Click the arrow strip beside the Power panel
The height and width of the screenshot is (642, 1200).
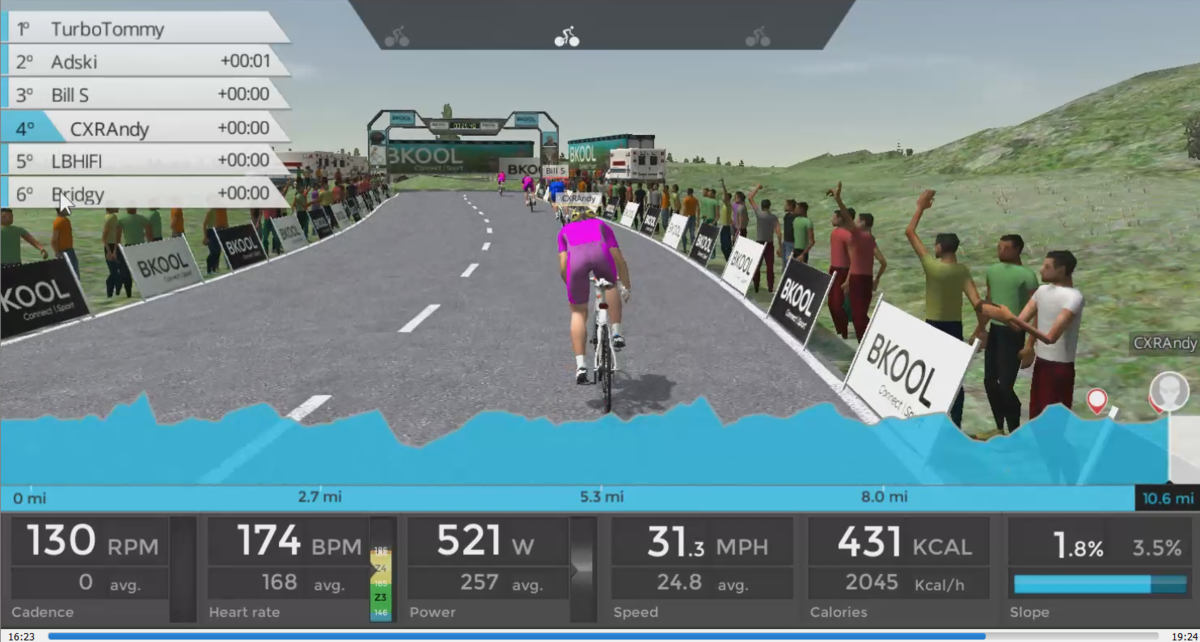[x=583, y=568]
